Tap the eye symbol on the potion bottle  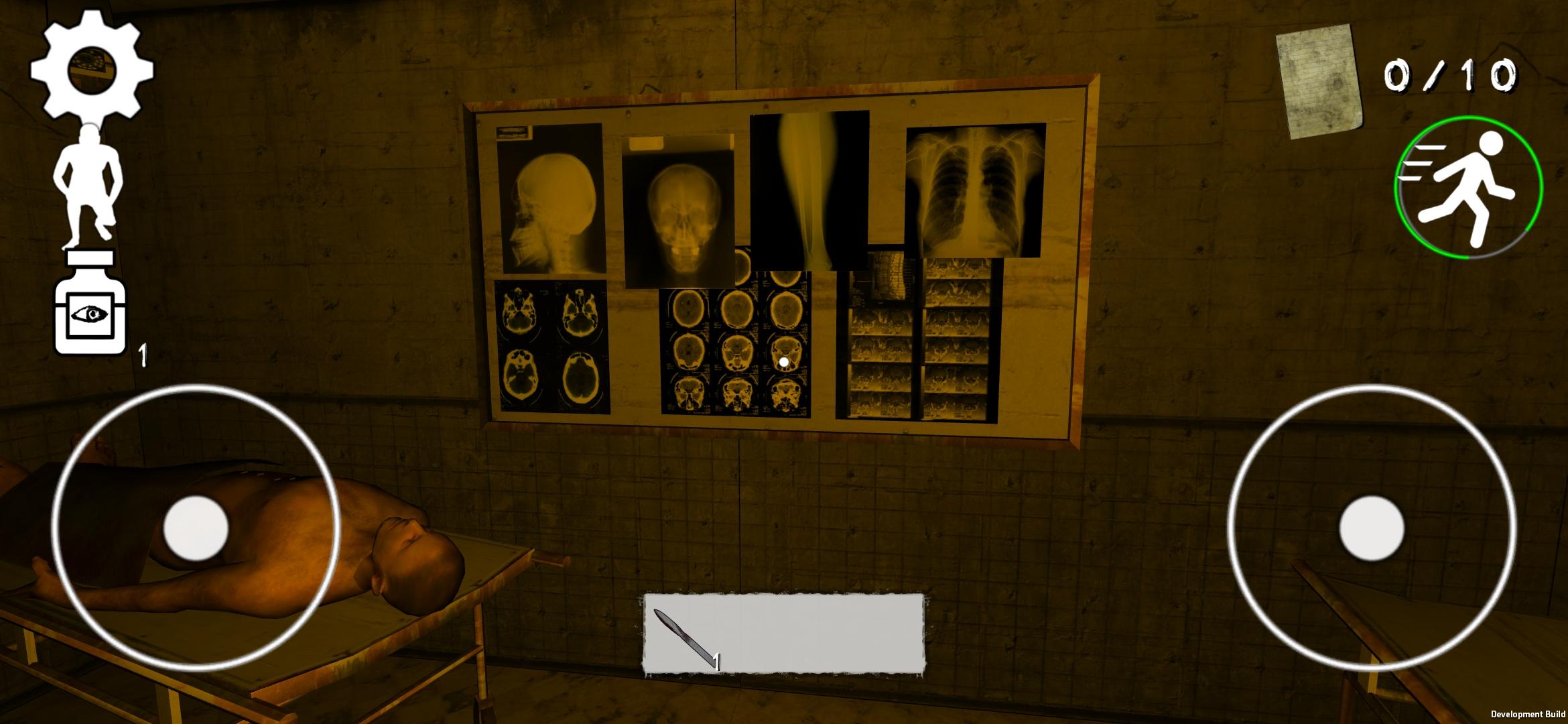pos(90,315)
